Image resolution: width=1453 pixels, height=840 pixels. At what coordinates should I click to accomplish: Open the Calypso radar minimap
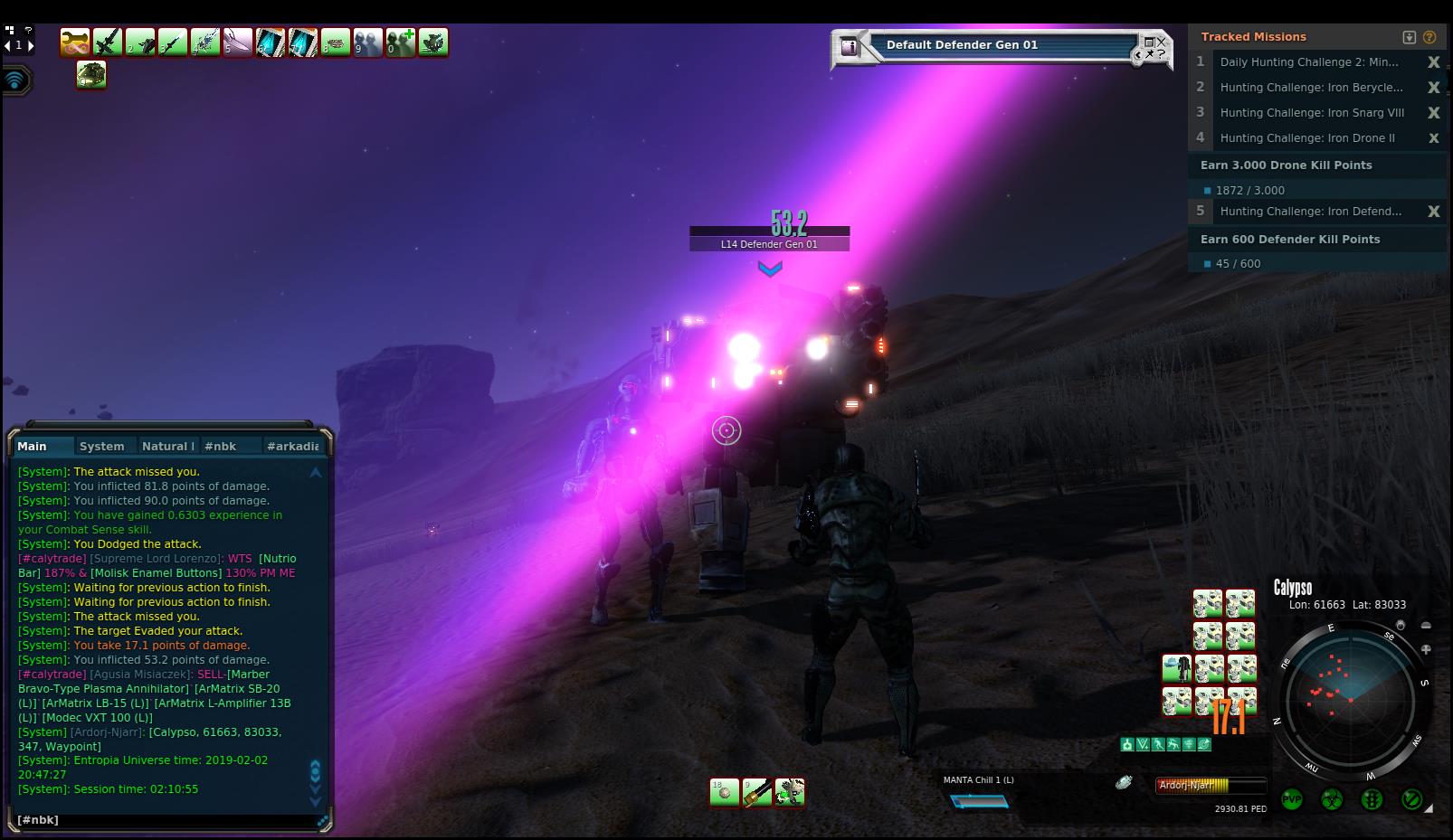coord(1349,699)
